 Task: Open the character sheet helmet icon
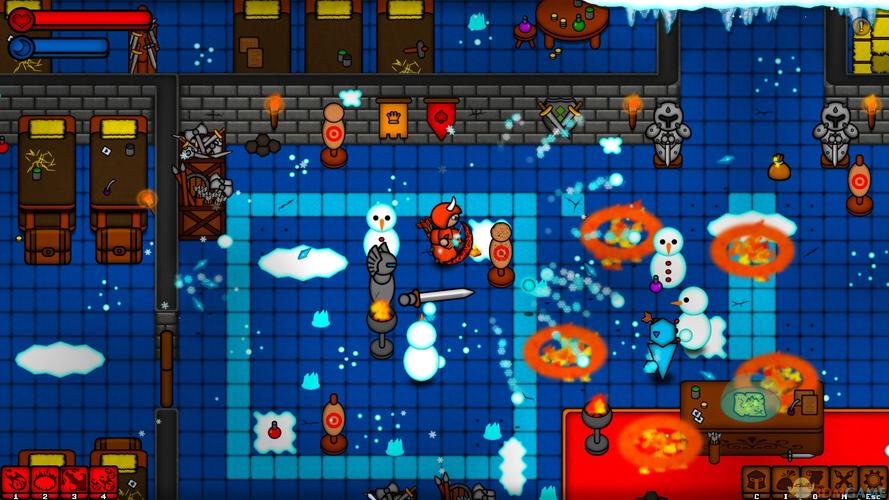(757, 481)
